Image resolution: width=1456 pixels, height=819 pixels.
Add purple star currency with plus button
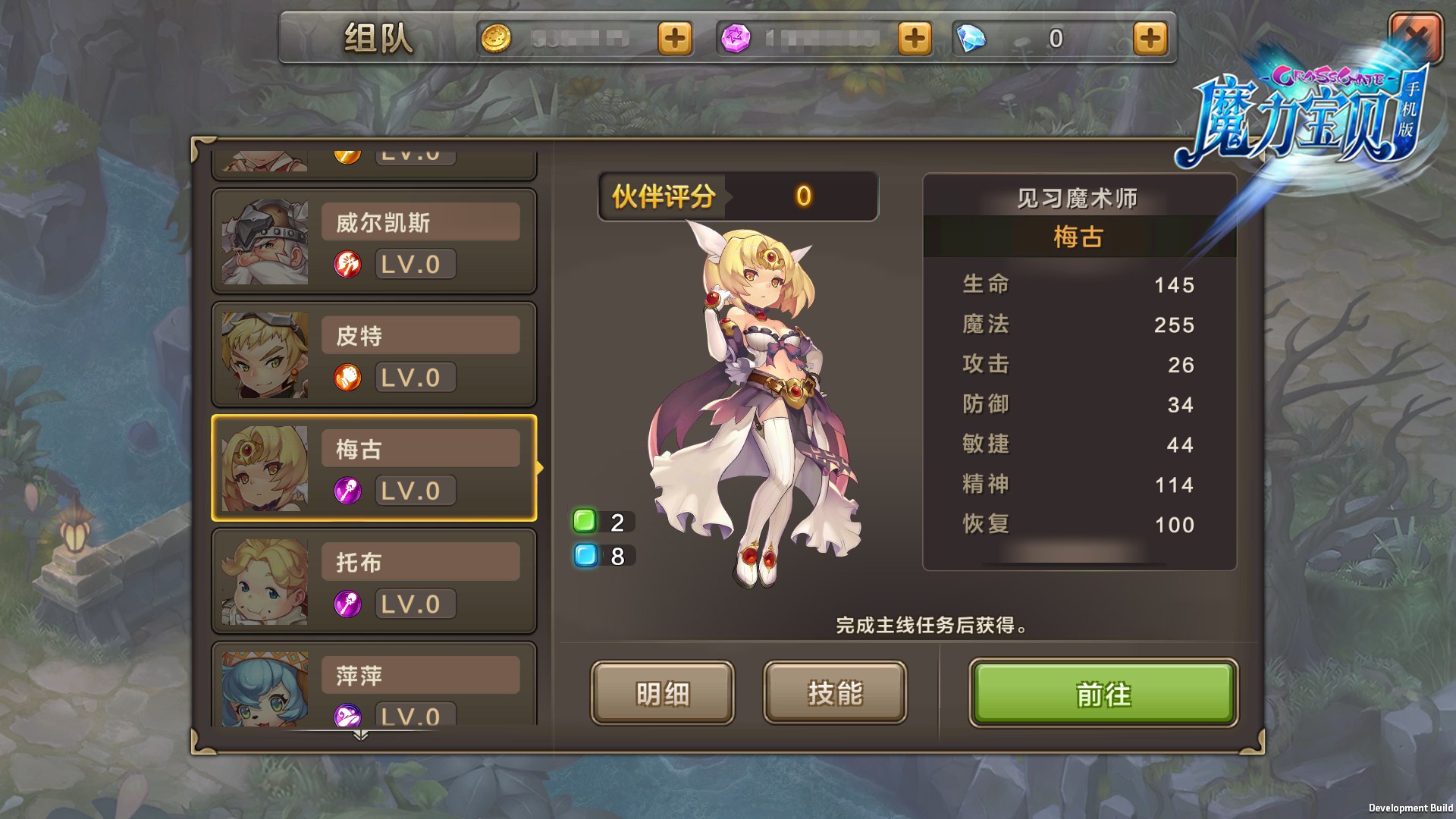pyautogui.click(x=914, y=38)
